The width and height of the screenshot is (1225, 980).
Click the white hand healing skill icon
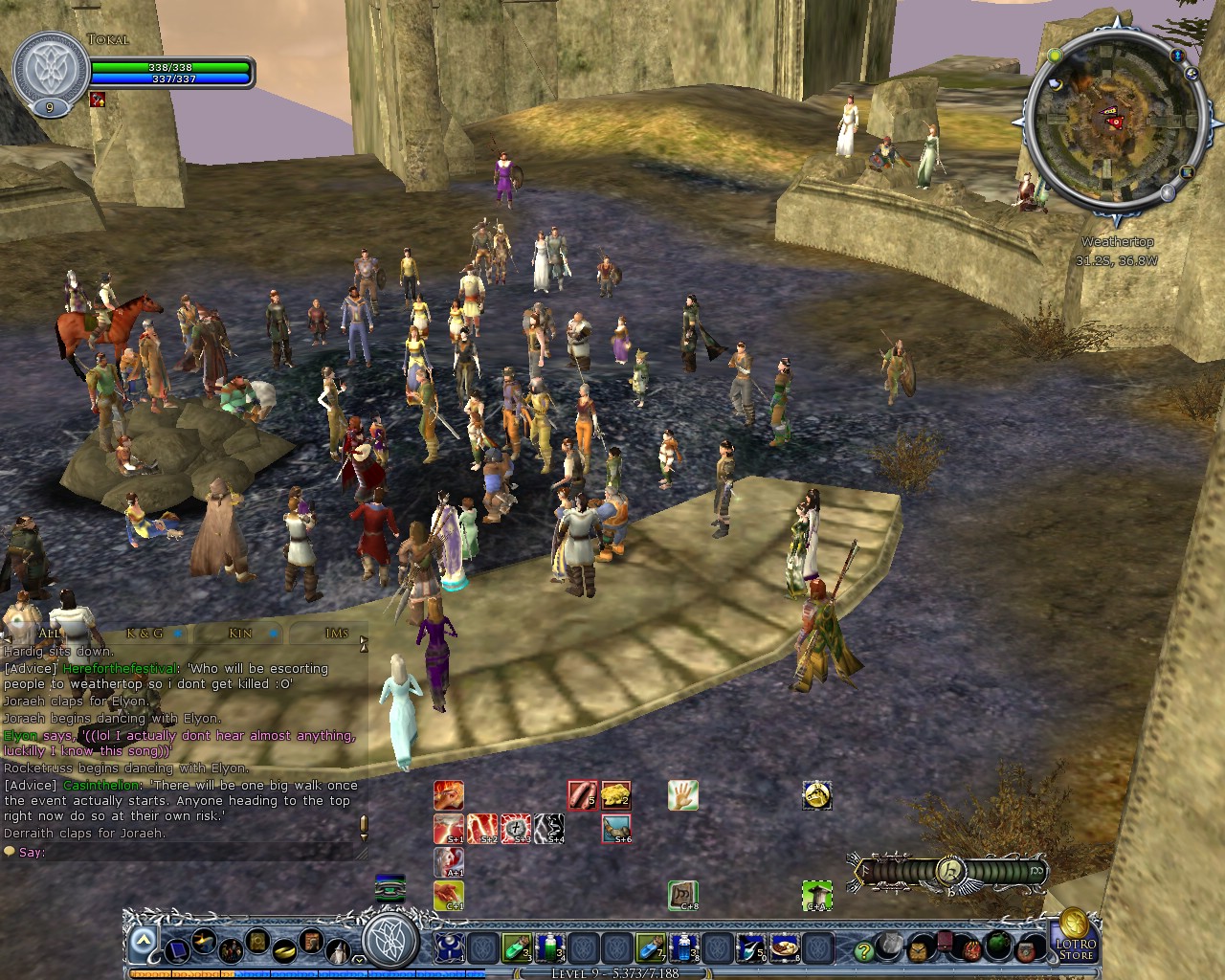(681, 794)
